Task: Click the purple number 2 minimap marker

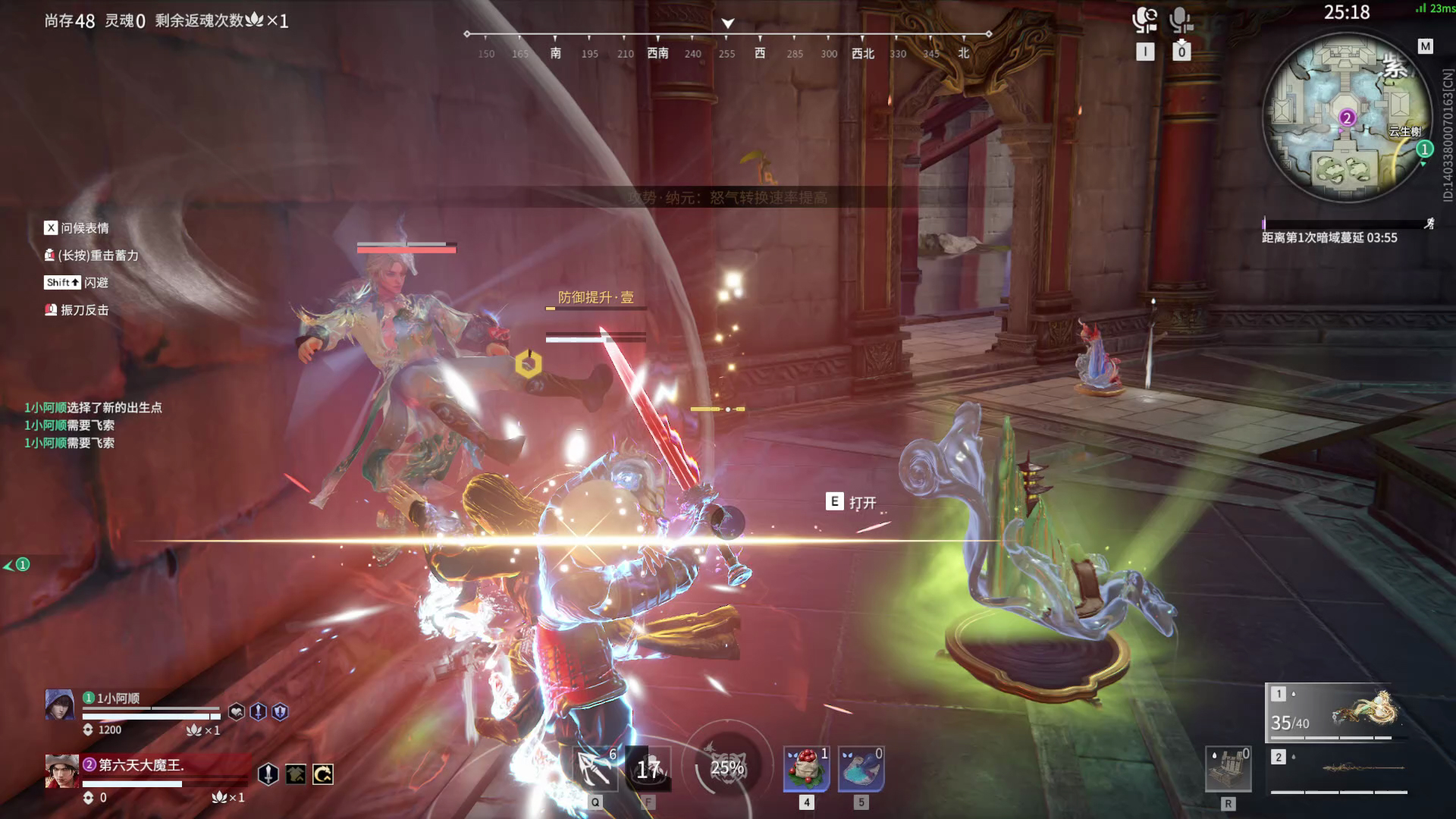Action: coord(1347,118)
